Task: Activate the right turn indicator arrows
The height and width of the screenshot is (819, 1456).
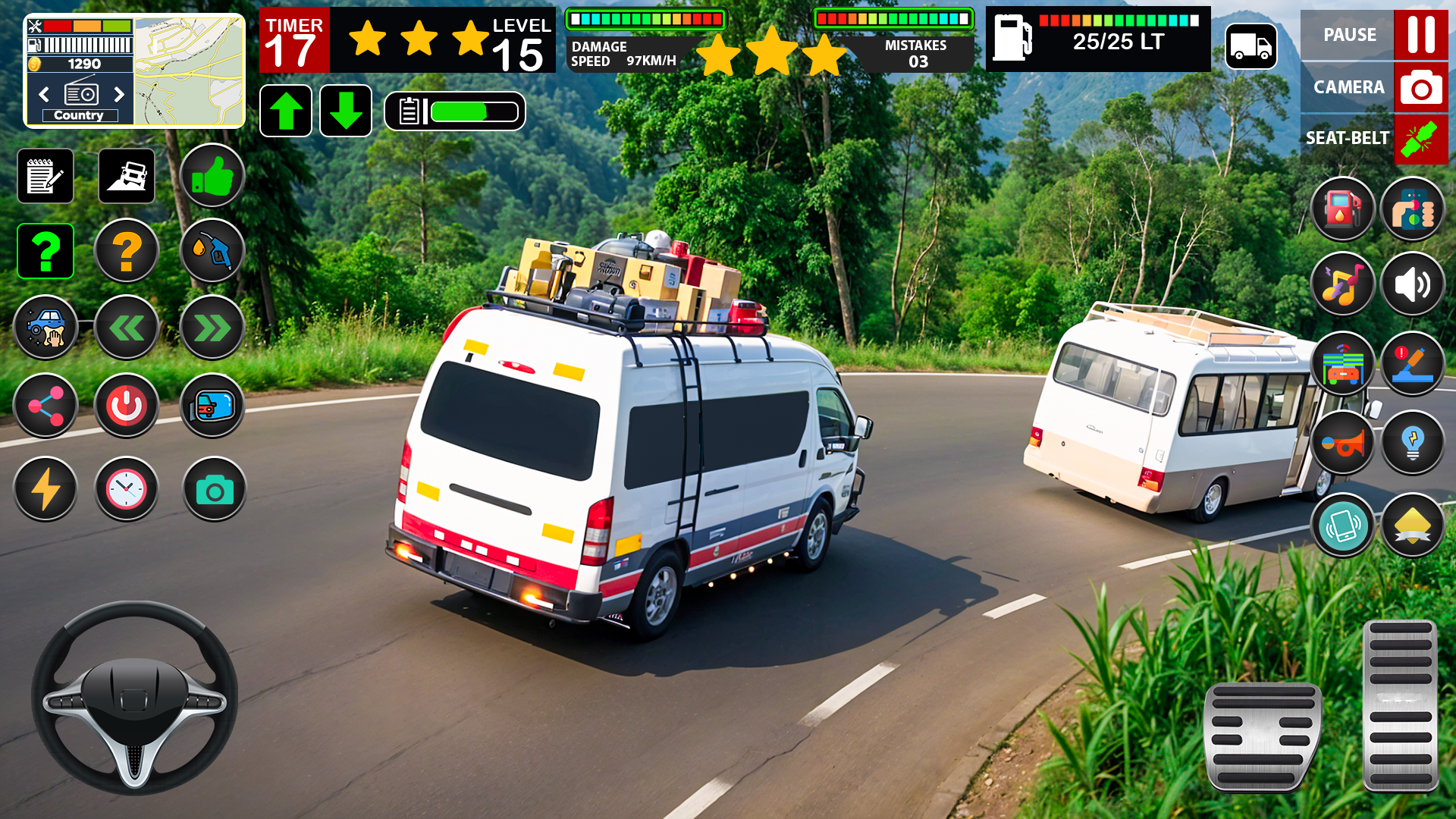Action: 212,328
